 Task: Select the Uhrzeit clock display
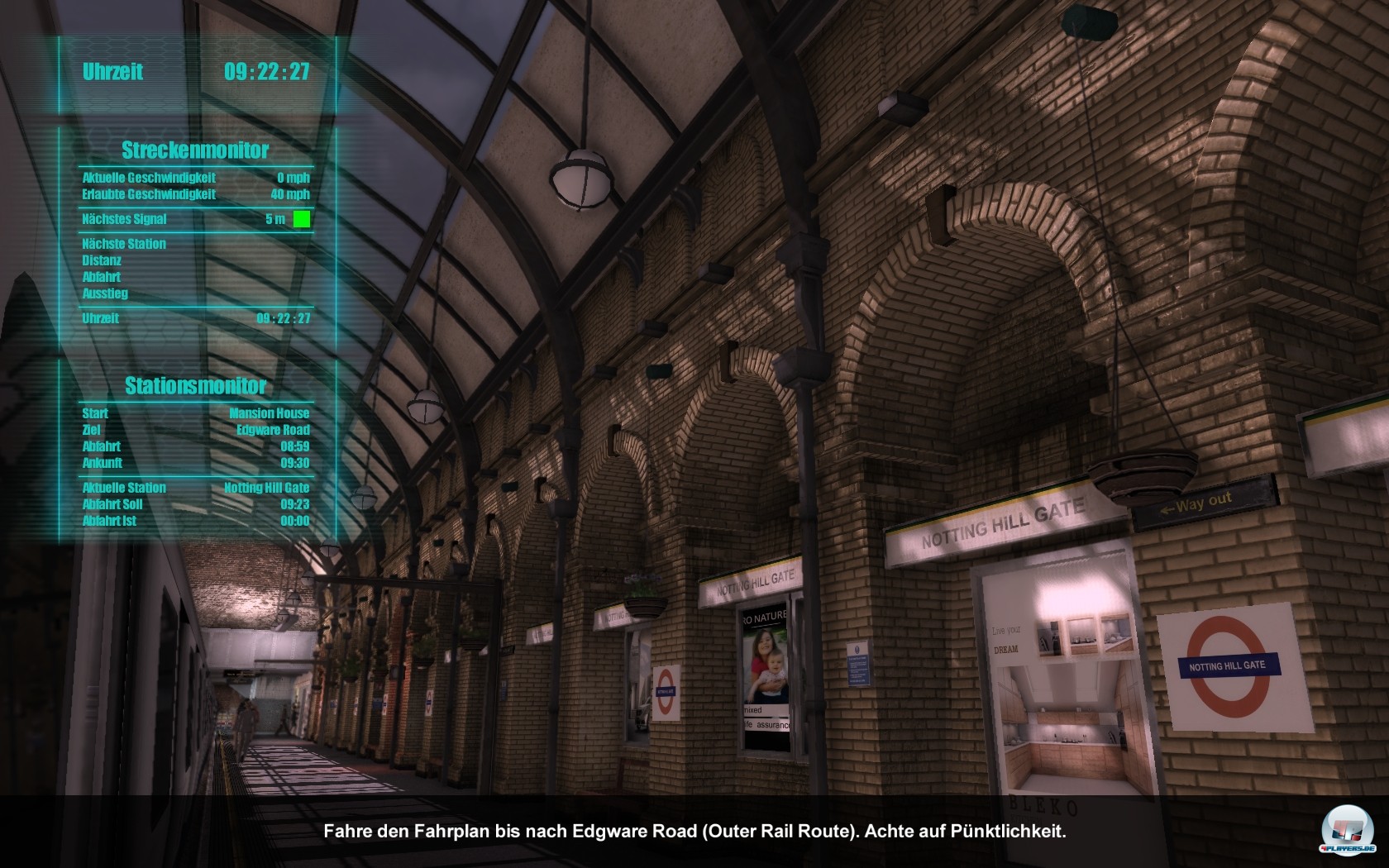(192, 72)
